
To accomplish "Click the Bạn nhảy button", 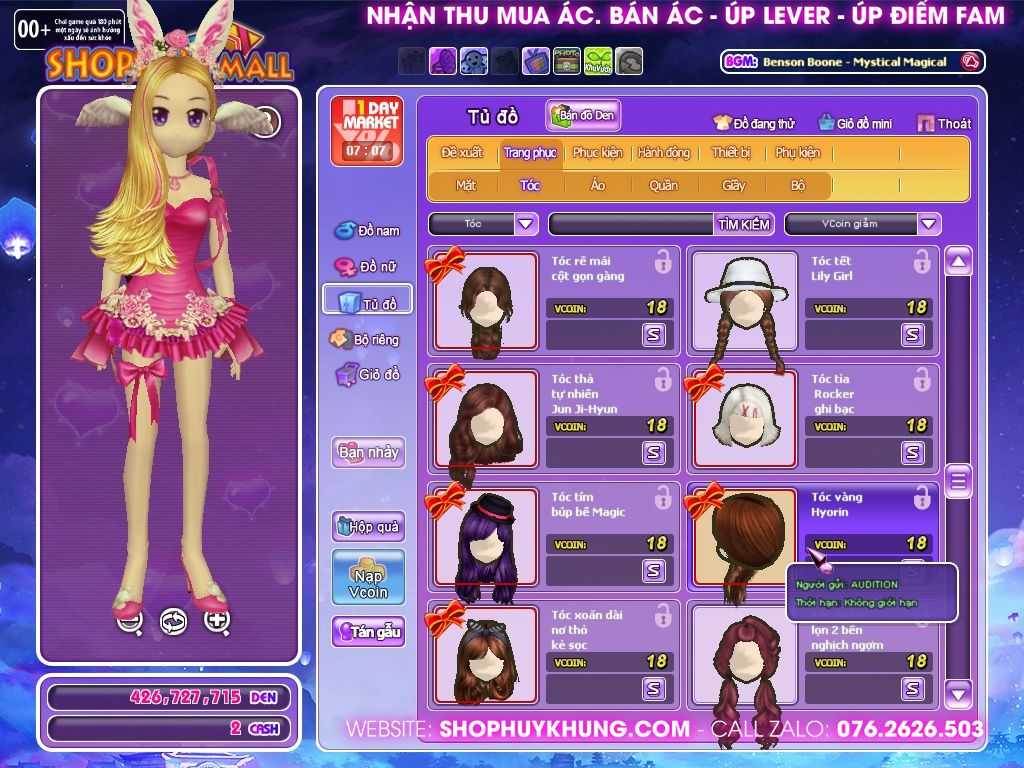I will 368,452.
